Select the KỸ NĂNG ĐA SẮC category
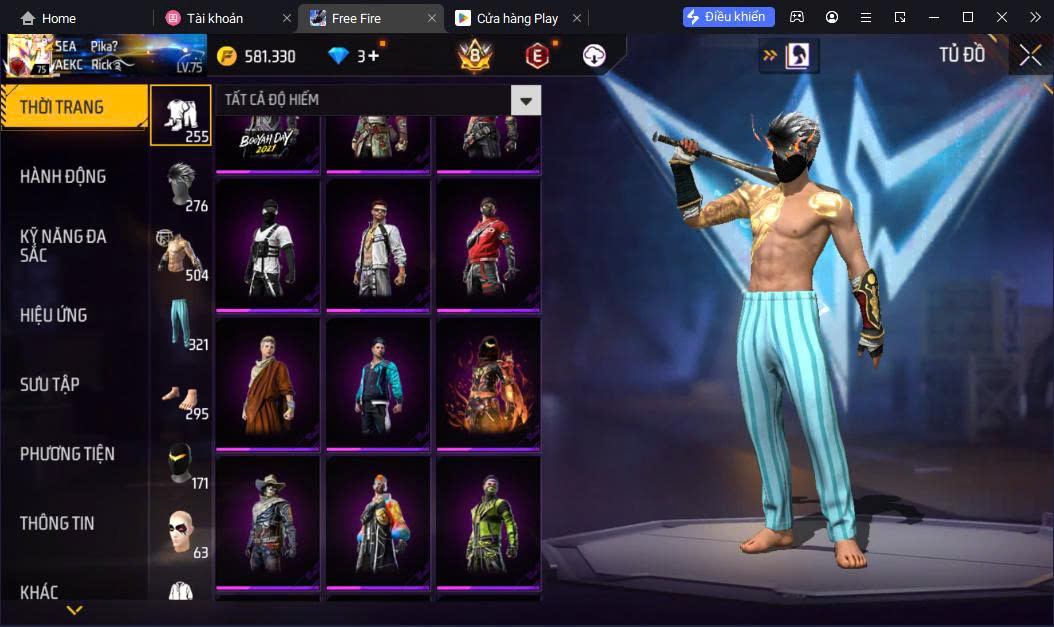 tap(63, 245)
